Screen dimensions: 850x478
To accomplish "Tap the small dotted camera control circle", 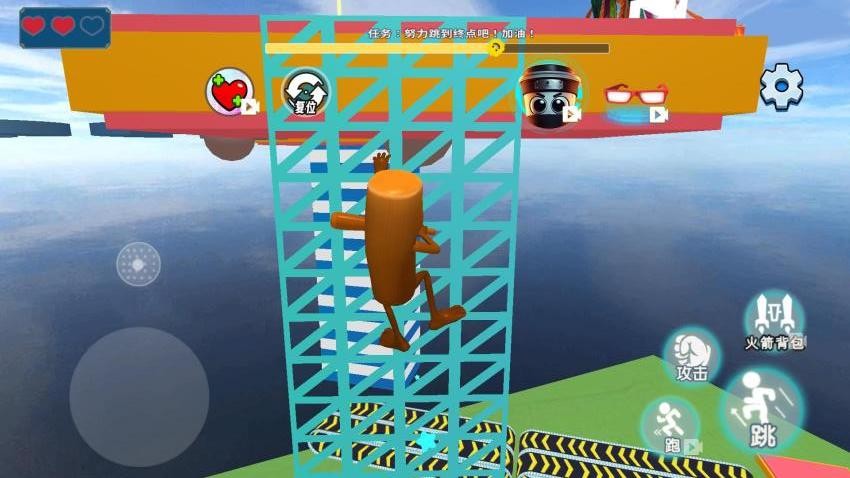I will pos(138,264).
